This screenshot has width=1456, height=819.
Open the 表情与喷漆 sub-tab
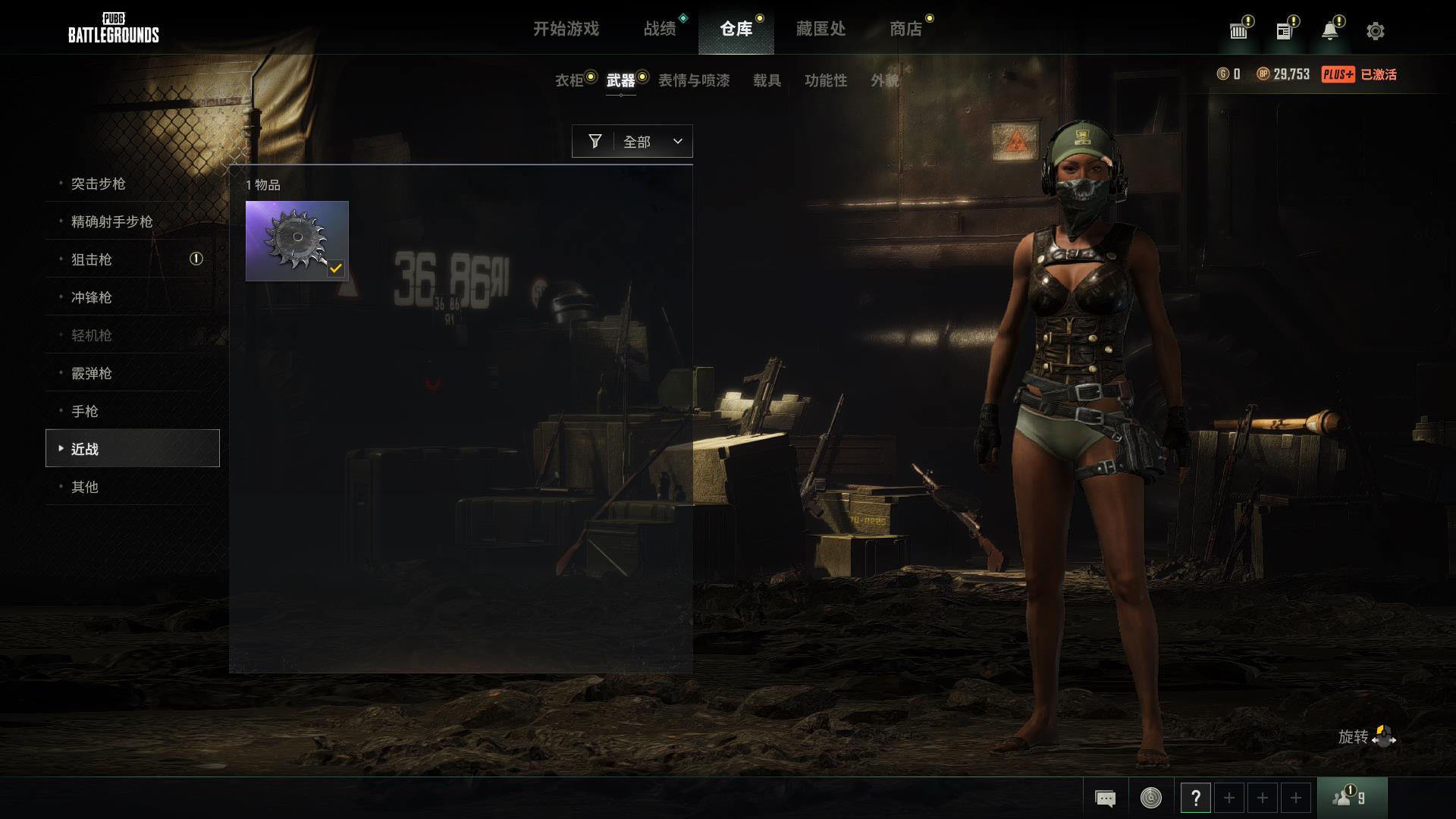[694, 80]
